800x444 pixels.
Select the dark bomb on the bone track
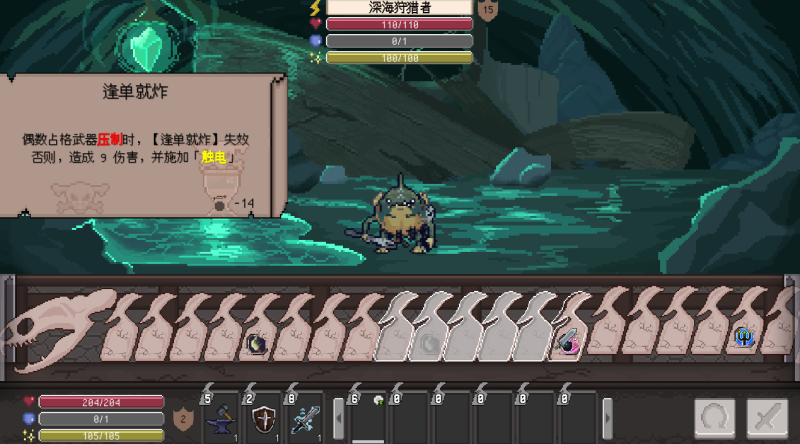click(x=256, y=343)
